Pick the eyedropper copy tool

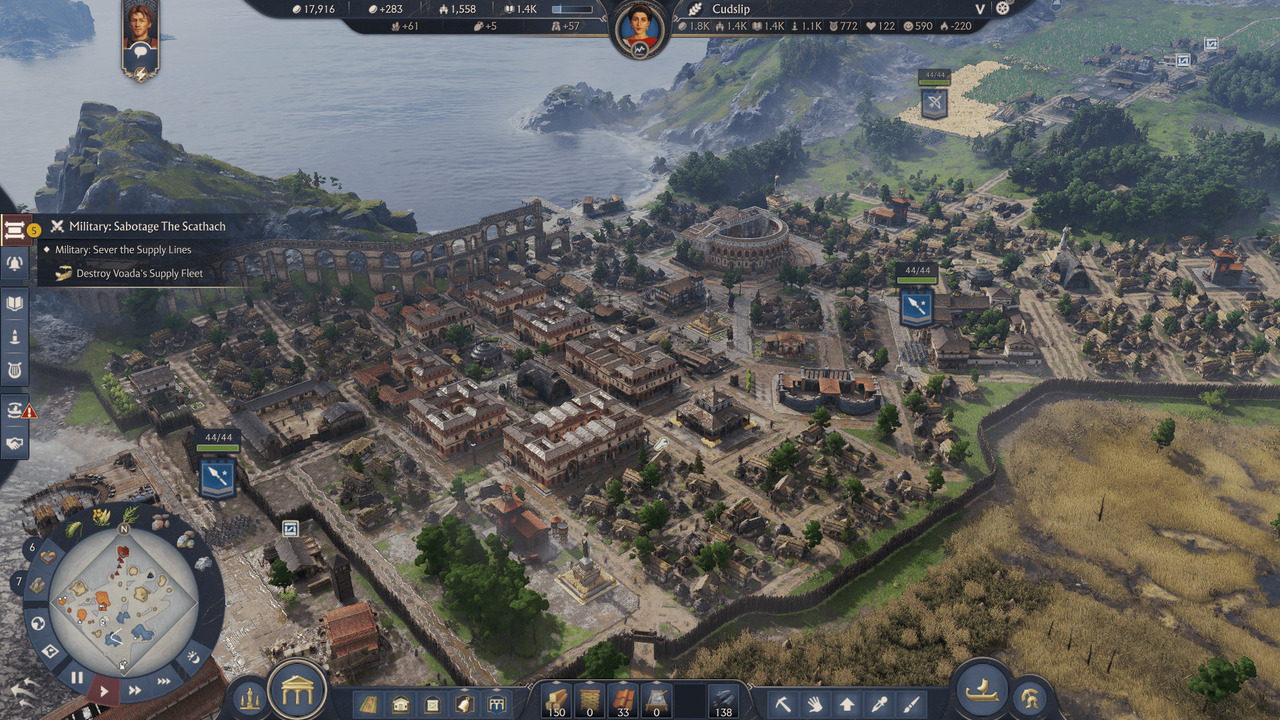coord(878,703)
